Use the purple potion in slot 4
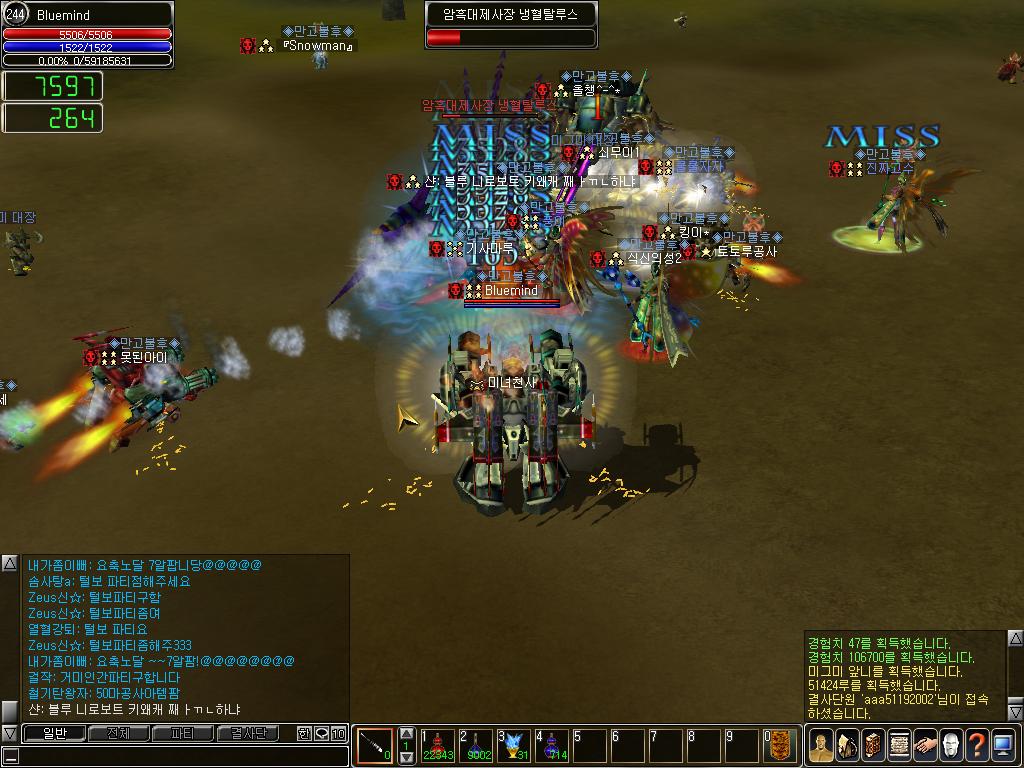The image size is (1024, 768). coord(551,746)
